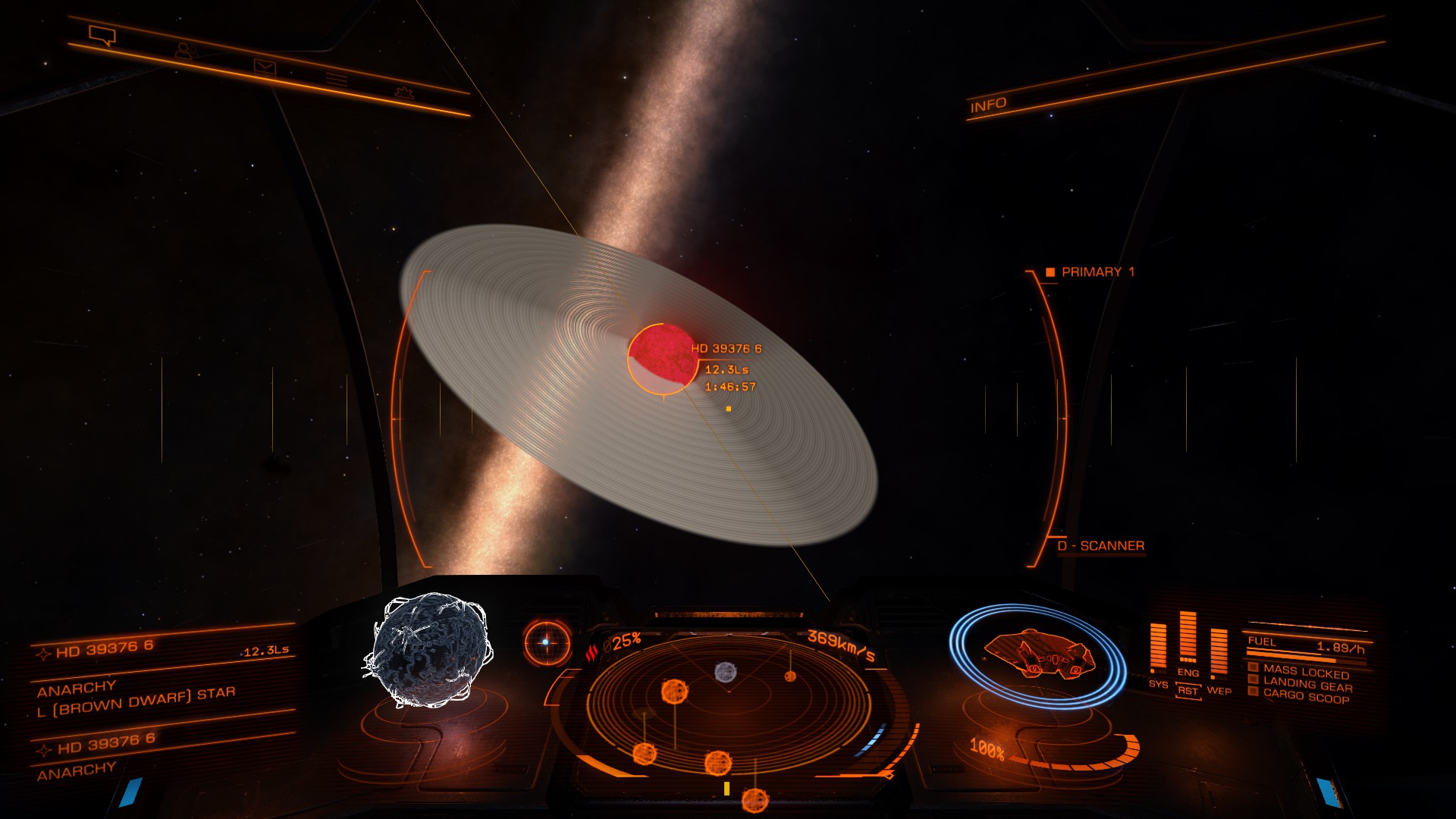
Task: Open the comms chat speech bubble
Action: coord(102,35)
